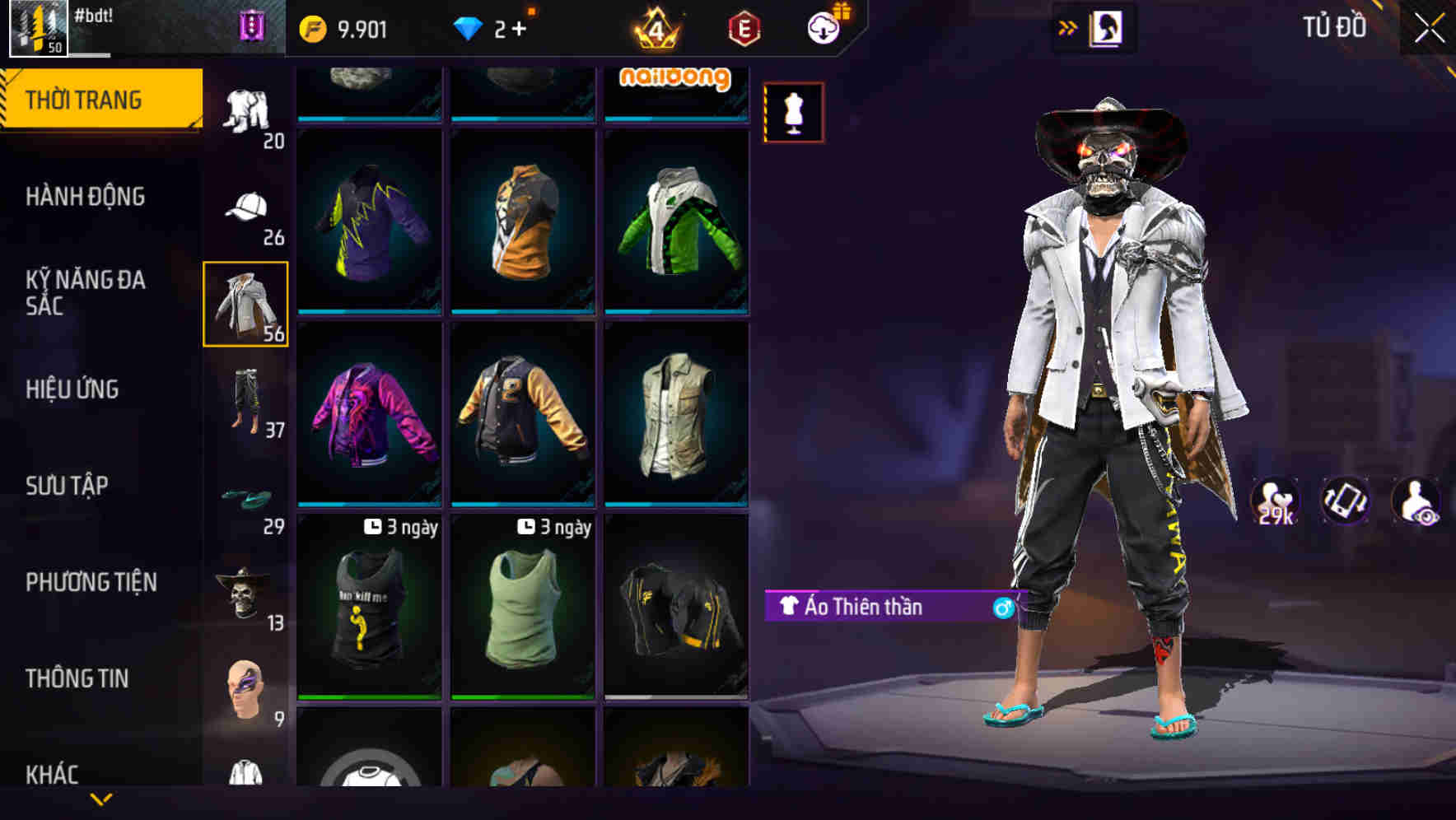Open the mannequin outfit preview icon
The height and width of the screenshot is (820, 1456).
coord(793,113)
